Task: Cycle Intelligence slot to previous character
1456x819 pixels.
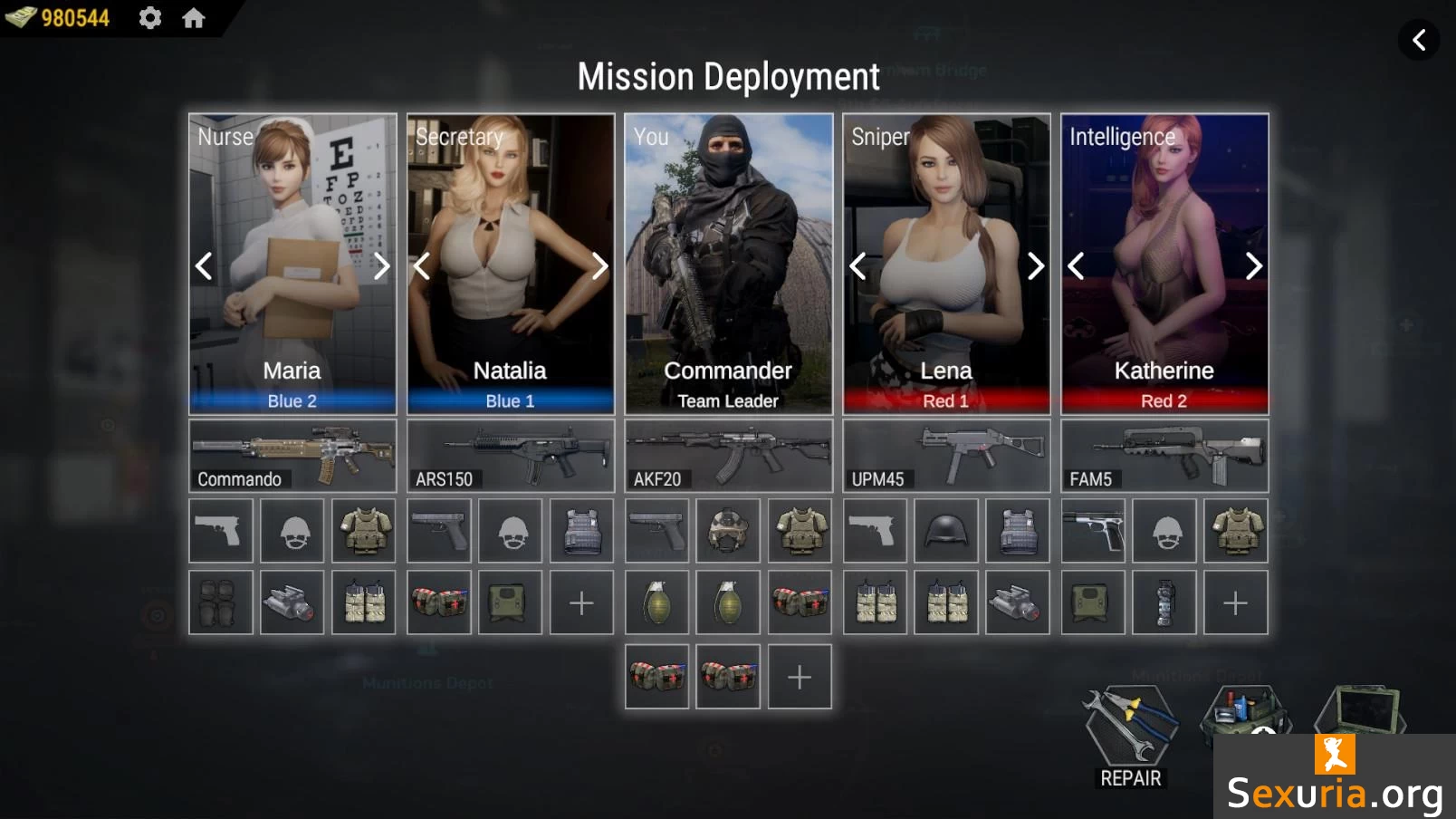Action: pyautogui.click(x=1077, y=265)
